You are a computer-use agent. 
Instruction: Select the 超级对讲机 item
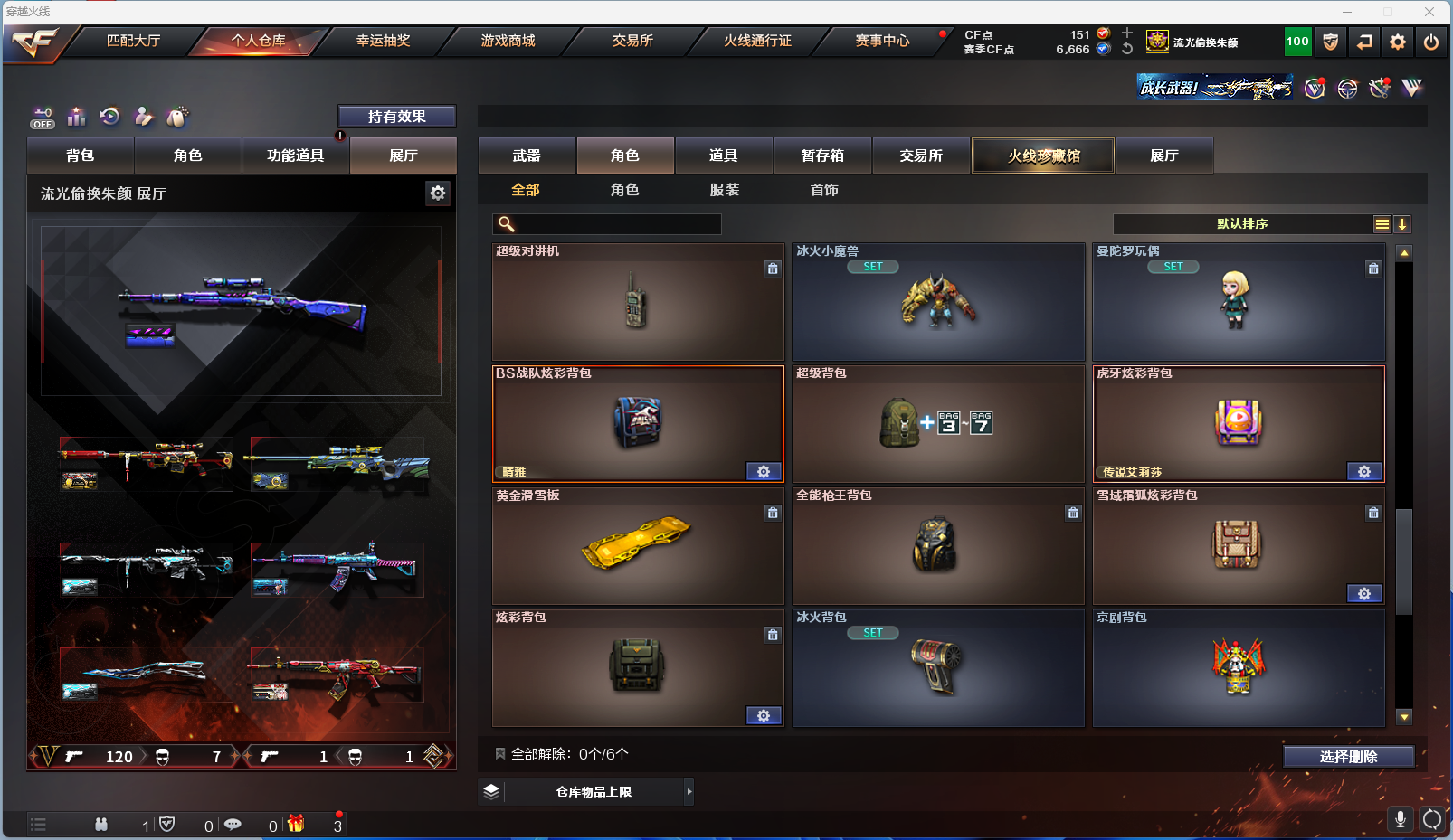tap(637, 302)
